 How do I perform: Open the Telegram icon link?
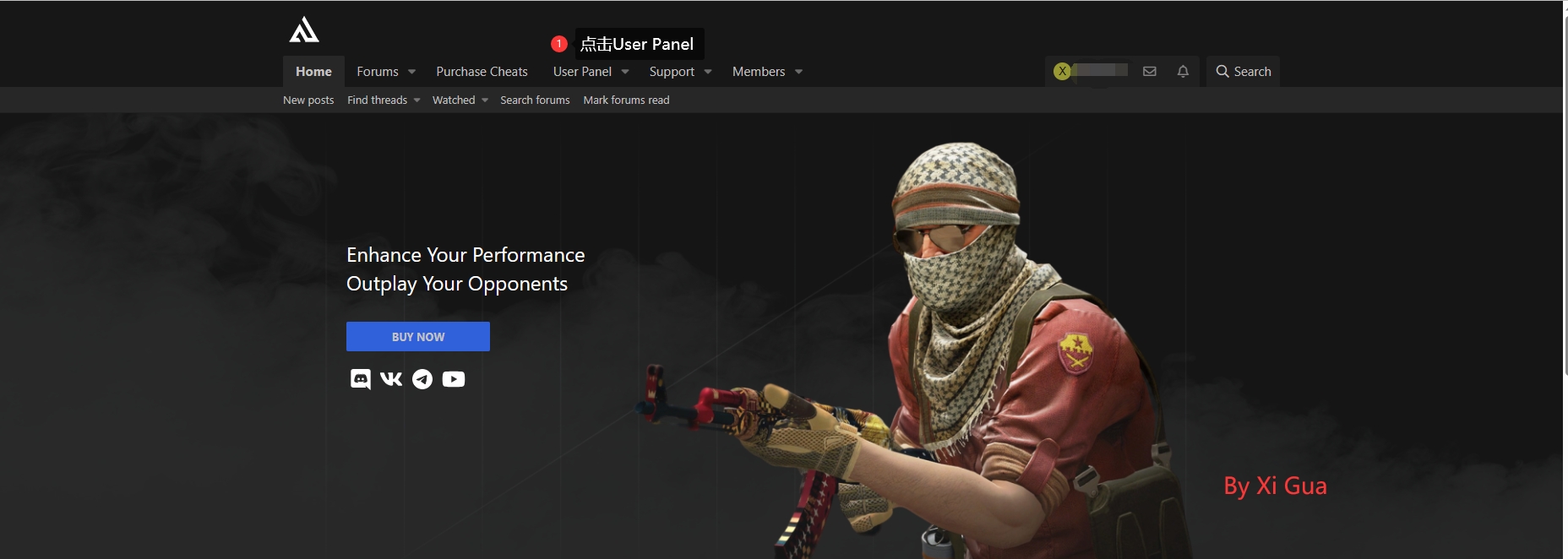(422, 379)
